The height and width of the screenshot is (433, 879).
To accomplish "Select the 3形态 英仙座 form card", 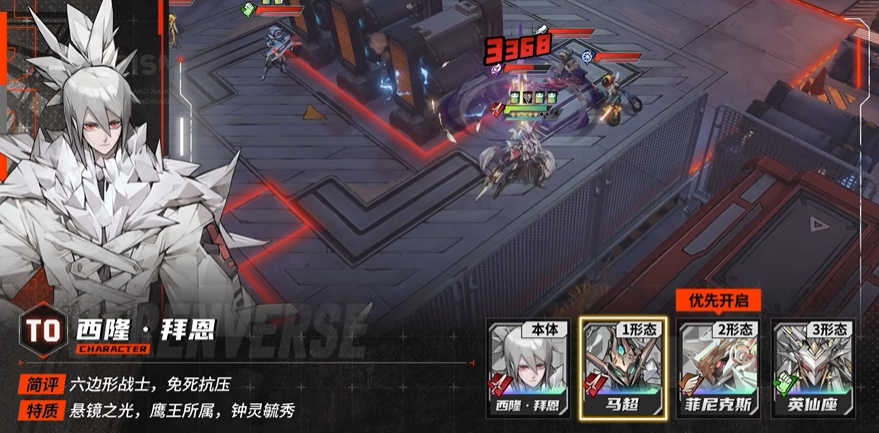I will [x=812, y=368].
